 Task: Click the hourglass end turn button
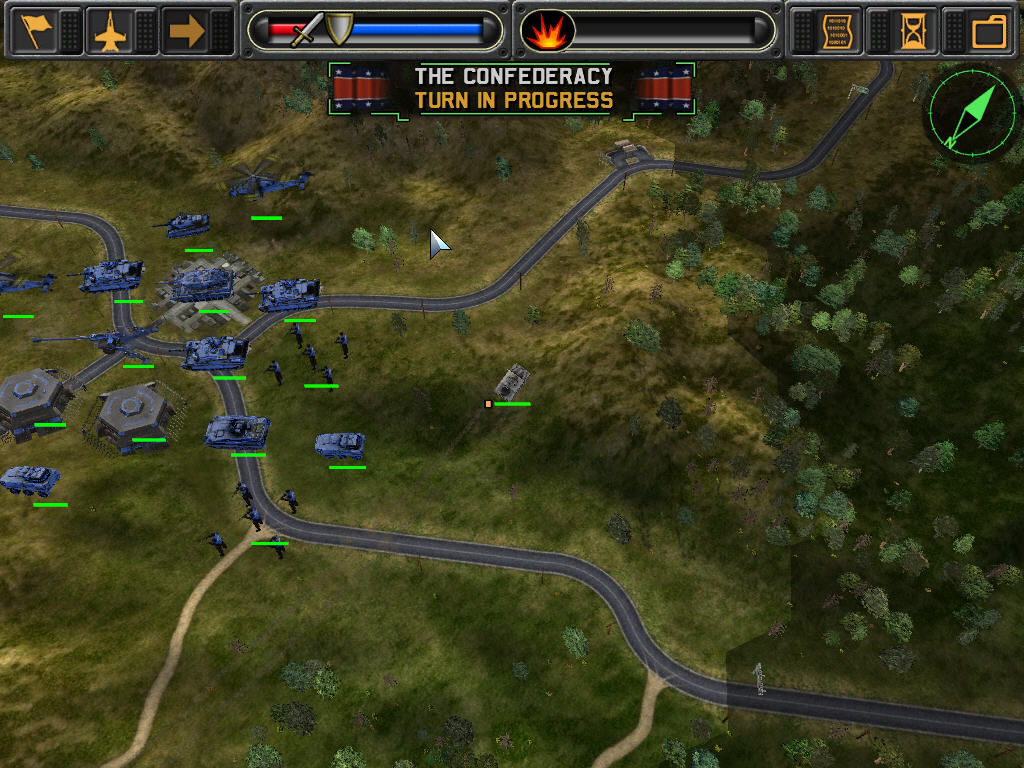click(x=913, y=31)
